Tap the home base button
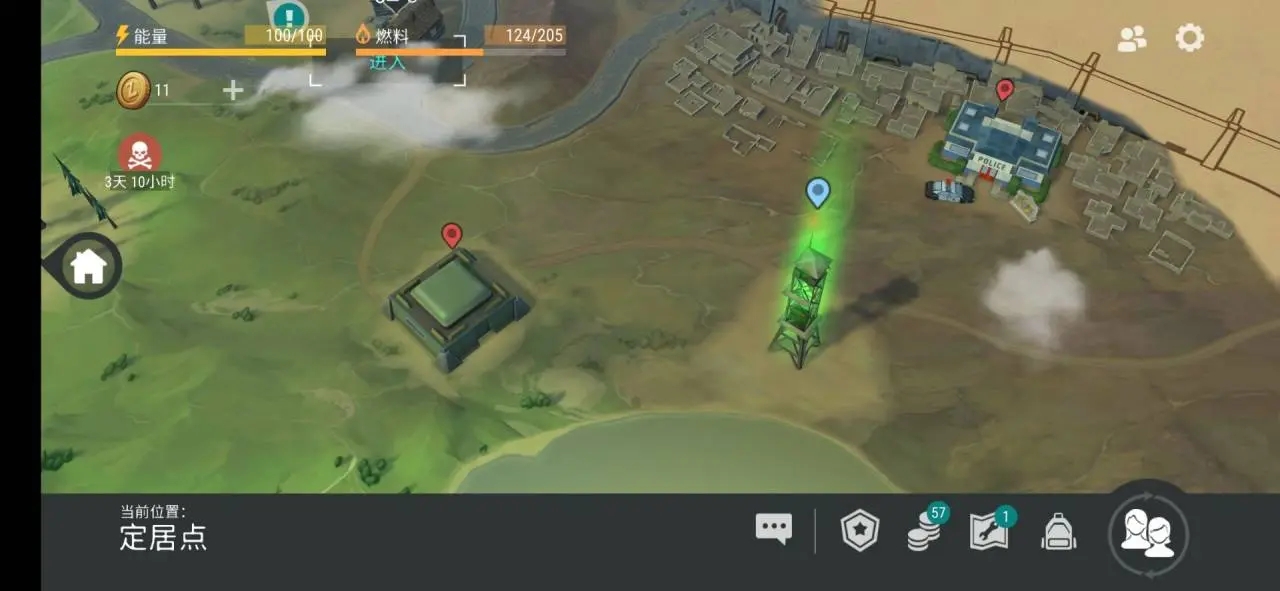1280x591 pixels. click(88, 266)
